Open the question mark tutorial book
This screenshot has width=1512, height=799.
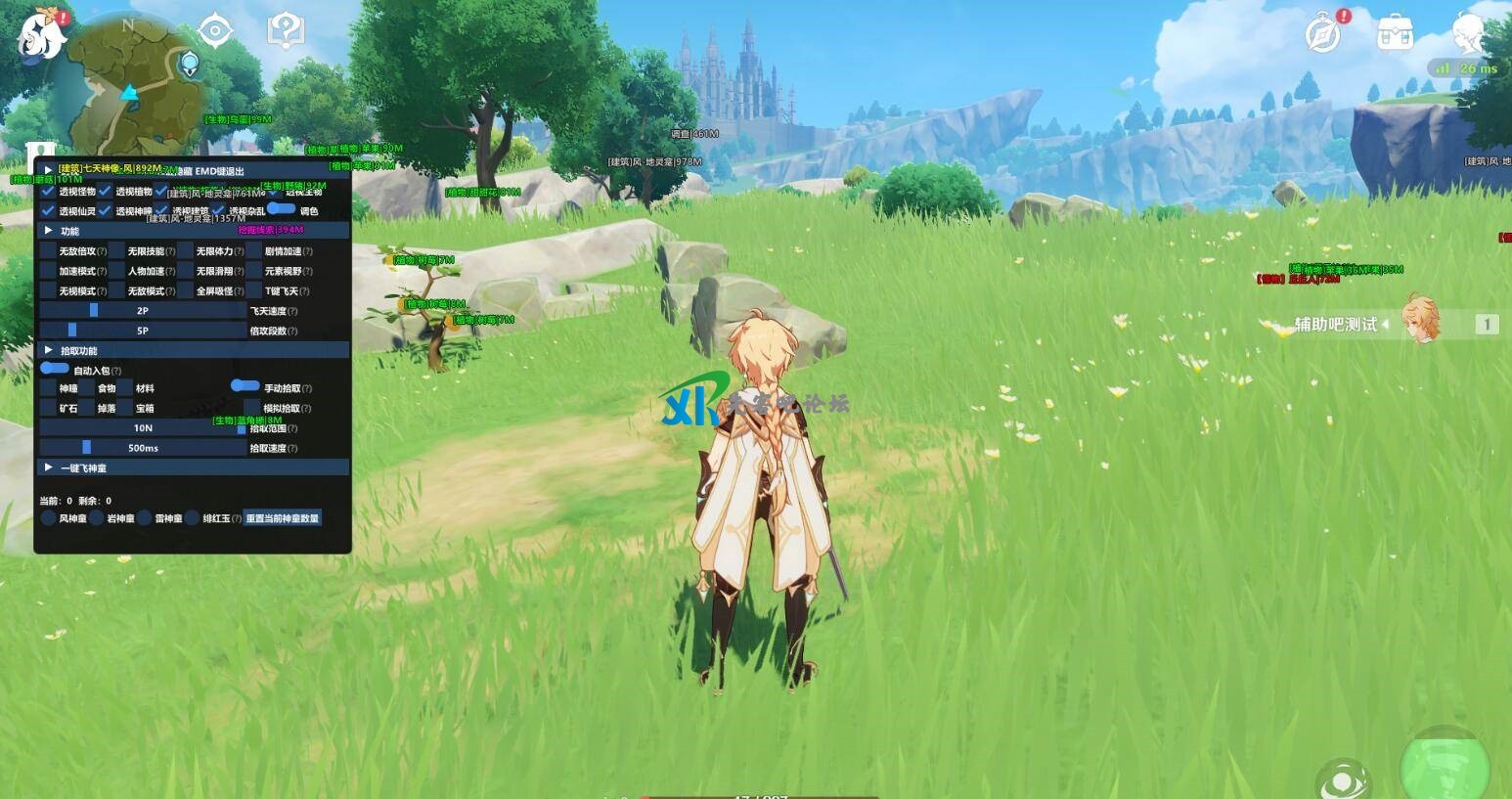tap(285, 31)
